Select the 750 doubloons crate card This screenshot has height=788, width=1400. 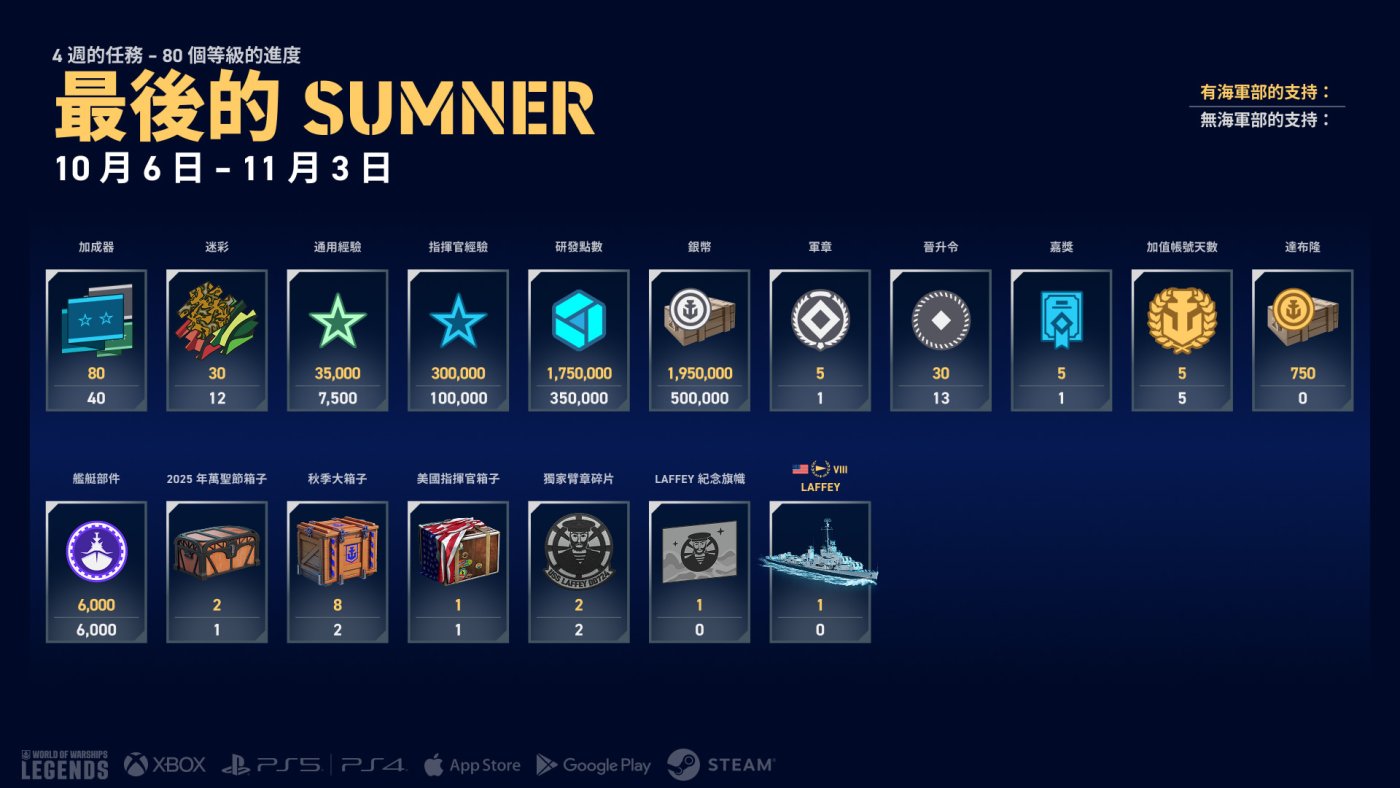coord(1302,340)
